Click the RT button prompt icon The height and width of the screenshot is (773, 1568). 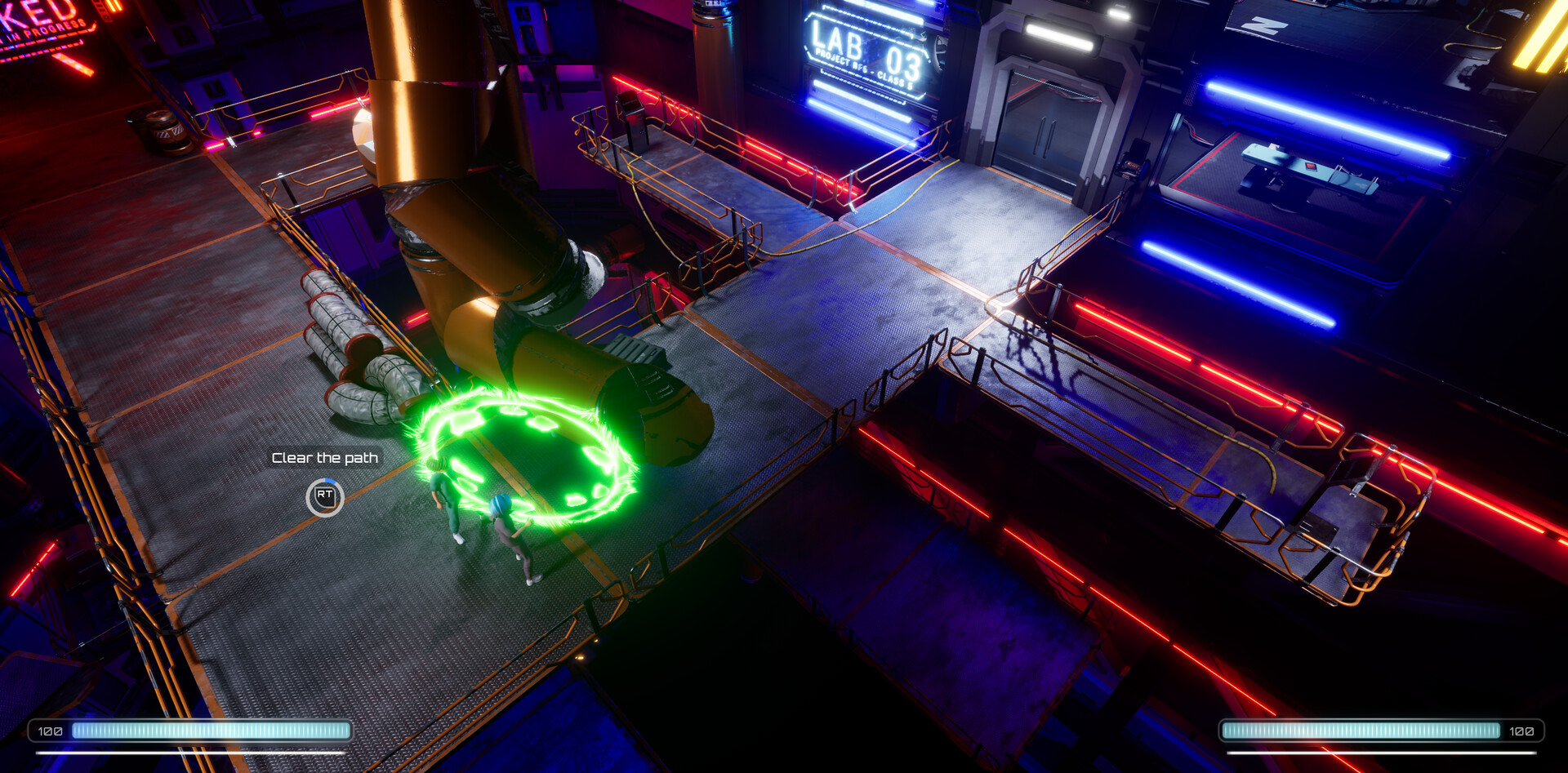tap(324, 497)
